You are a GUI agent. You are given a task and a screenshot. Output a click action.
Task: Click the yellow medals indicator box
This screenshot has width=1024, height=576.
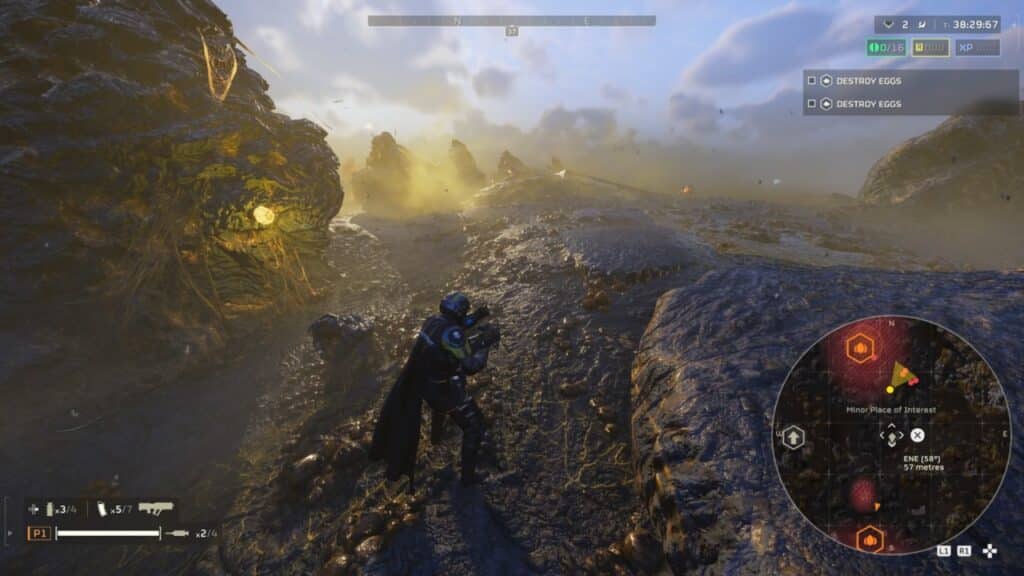click(930, 48)
